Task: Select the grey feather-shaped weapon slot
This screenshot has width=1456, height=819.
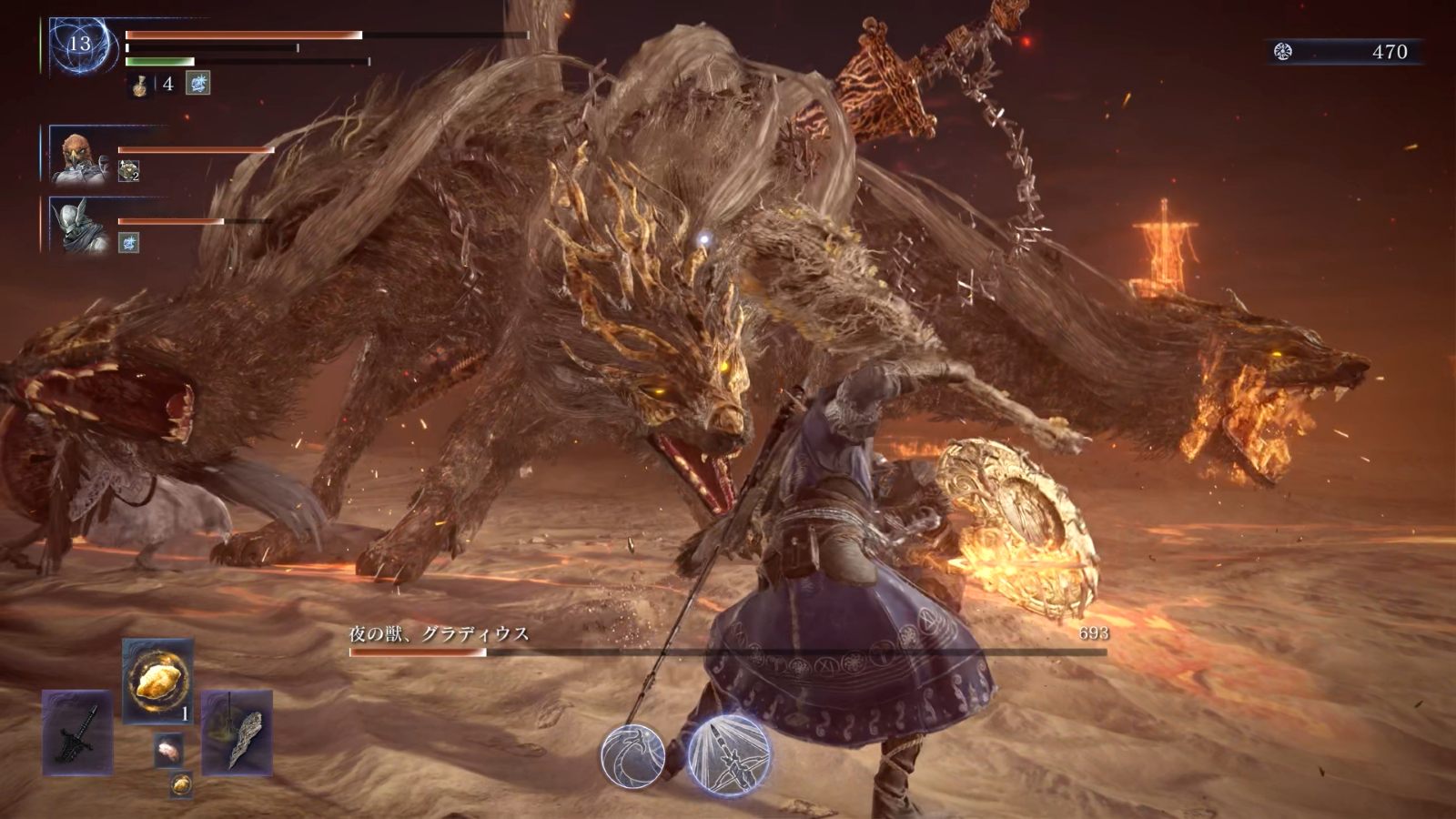Action: 237,733
